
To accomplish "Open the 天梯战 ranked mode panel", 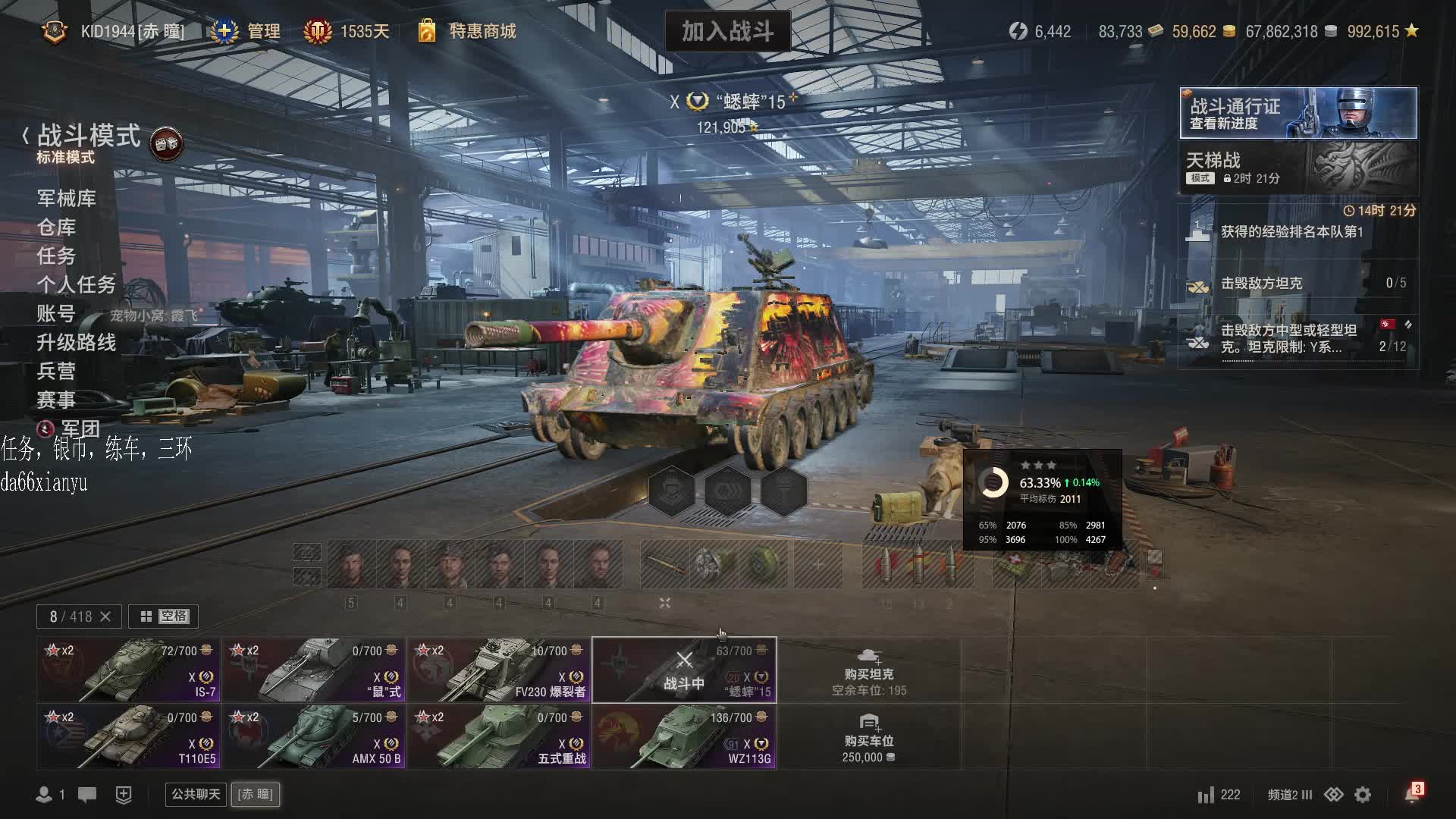I will 1298,168.
